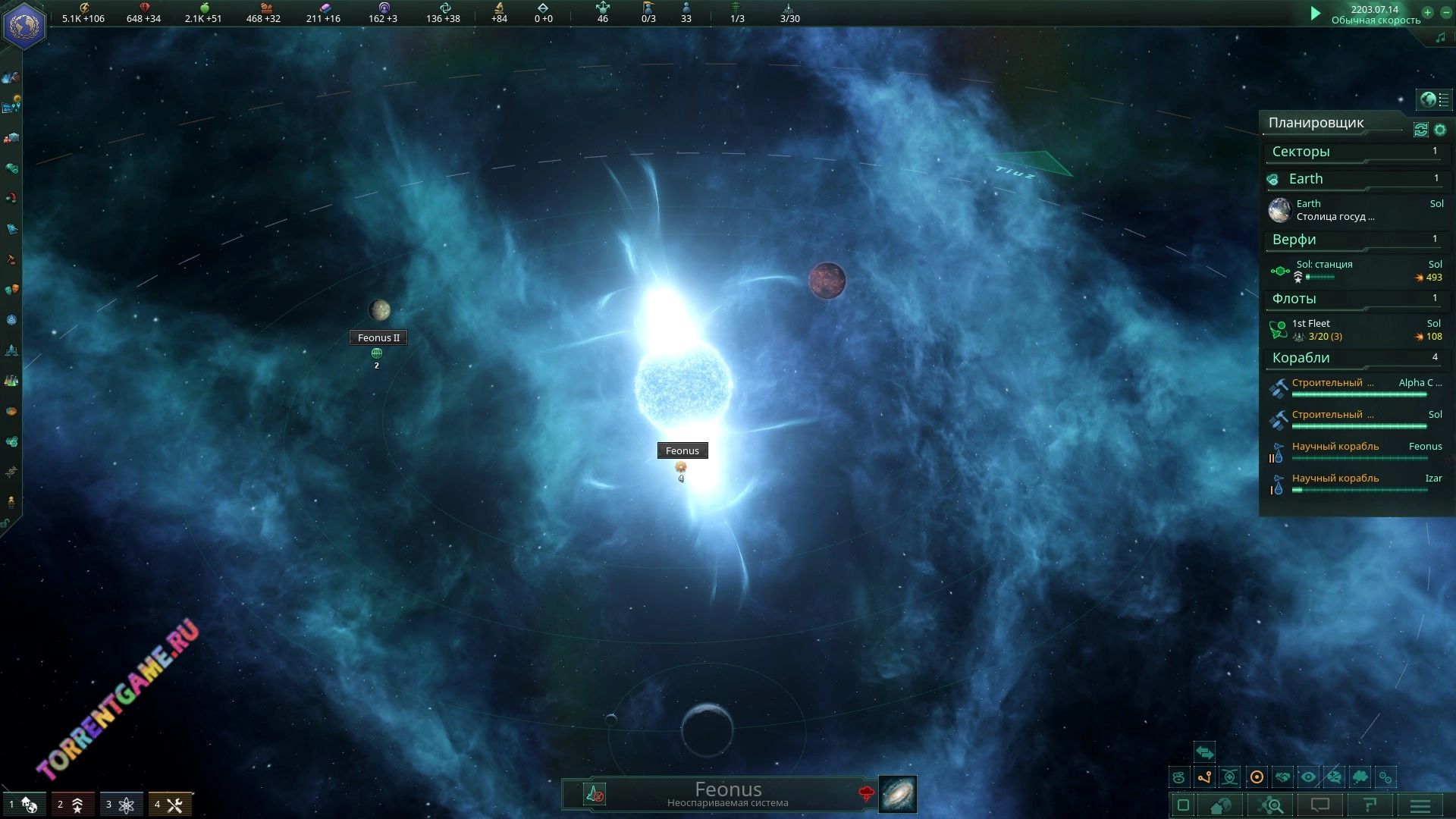Open the music player note icon

point(1440,38)
